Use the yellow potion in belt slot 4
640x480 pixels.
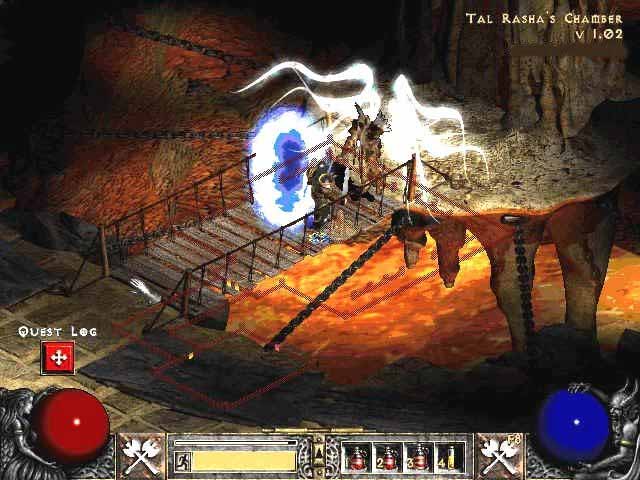click(x=449, y=457)
